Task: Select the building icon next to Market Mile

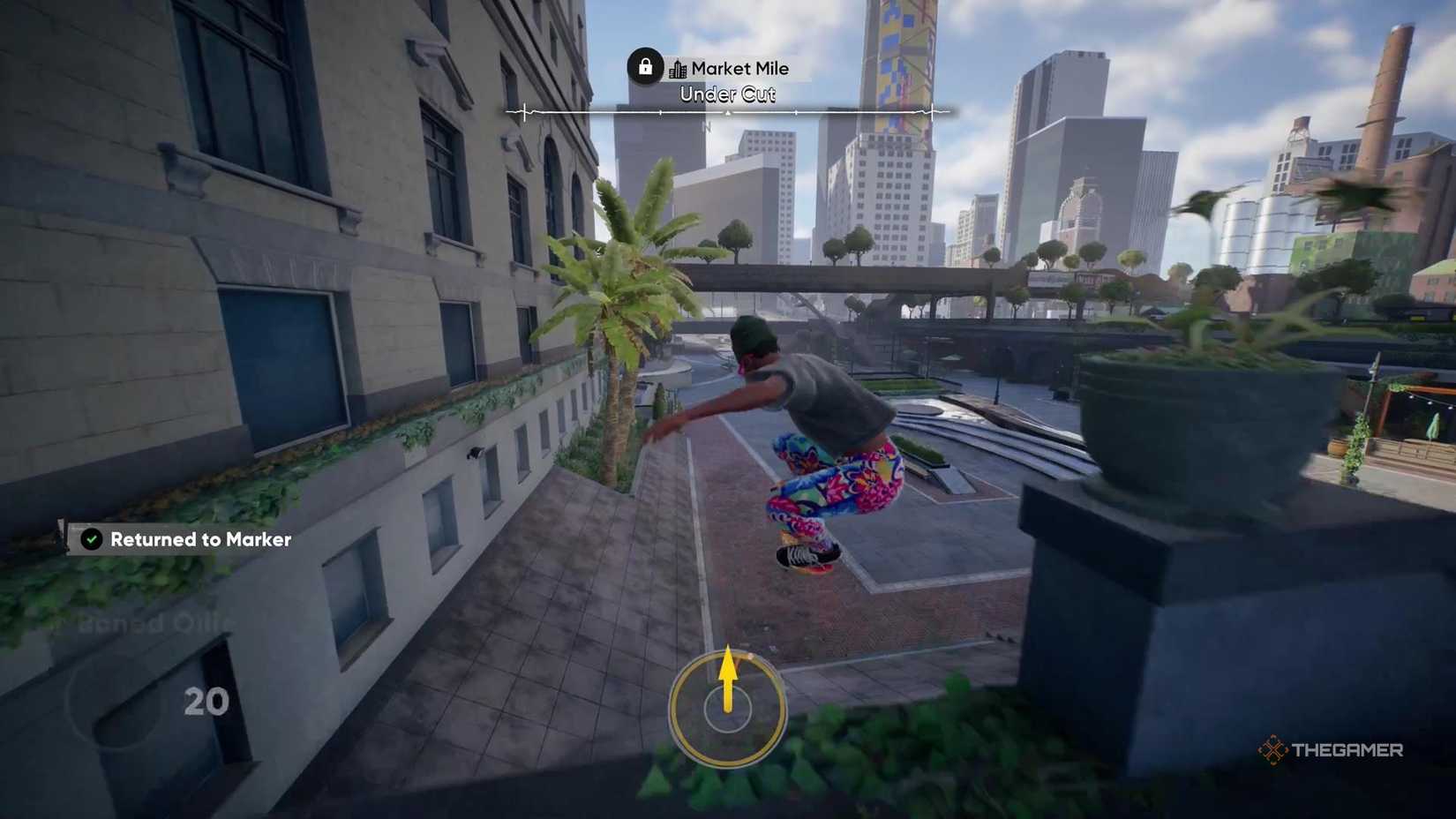Action: click(678, 68)
